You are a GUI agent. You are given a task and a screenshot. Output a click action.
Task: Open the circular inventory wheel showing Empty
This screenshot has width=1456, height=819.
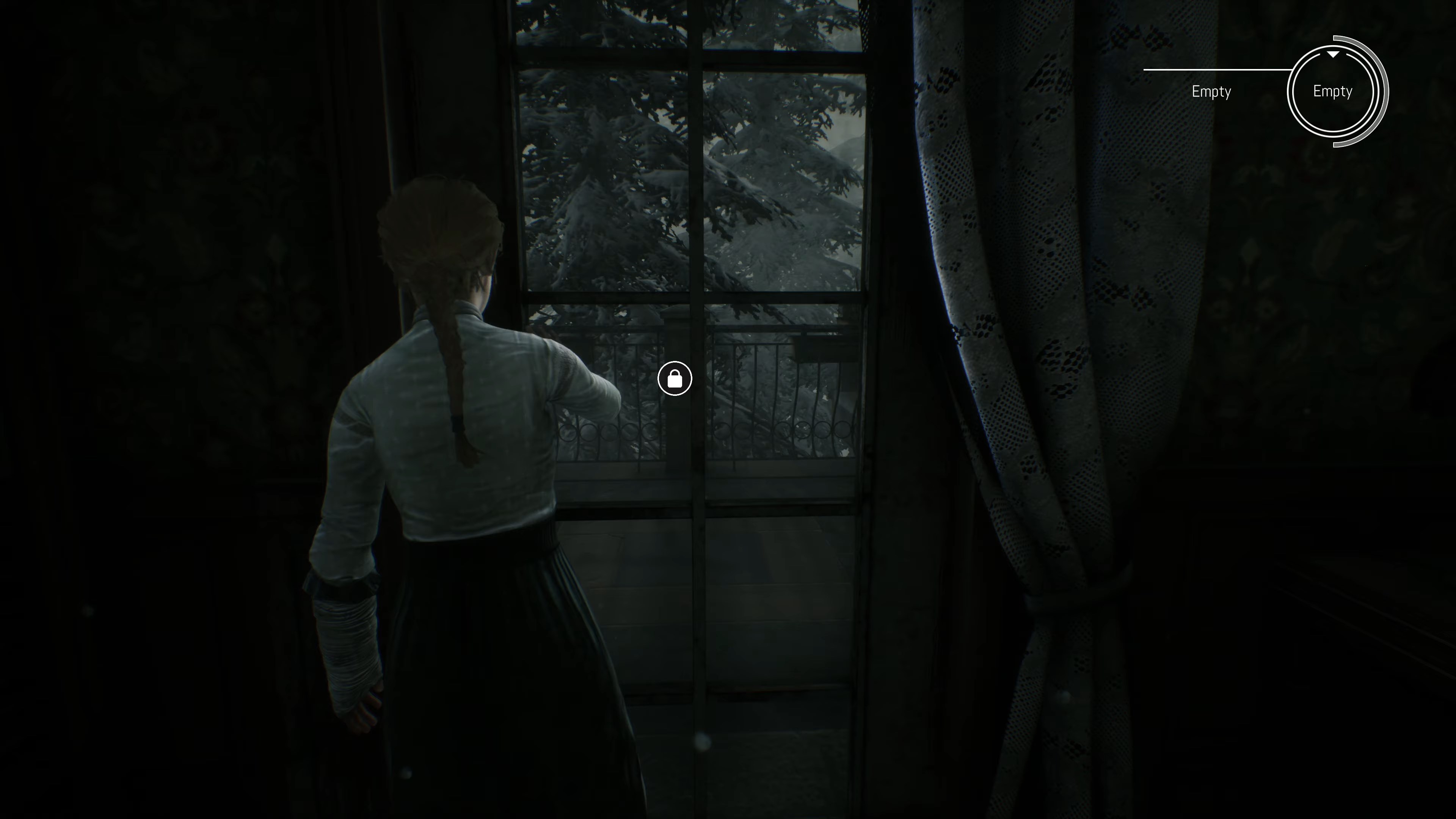point(1333,91)
